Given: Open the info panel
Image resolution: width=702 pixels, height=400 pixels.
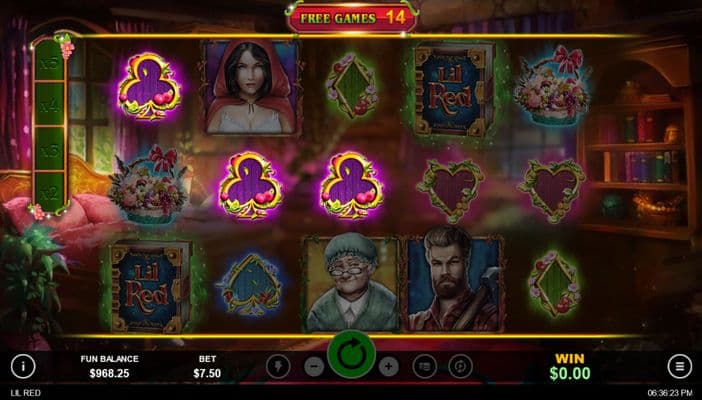Looking at the screenshot, I should [x=23, y=366].
